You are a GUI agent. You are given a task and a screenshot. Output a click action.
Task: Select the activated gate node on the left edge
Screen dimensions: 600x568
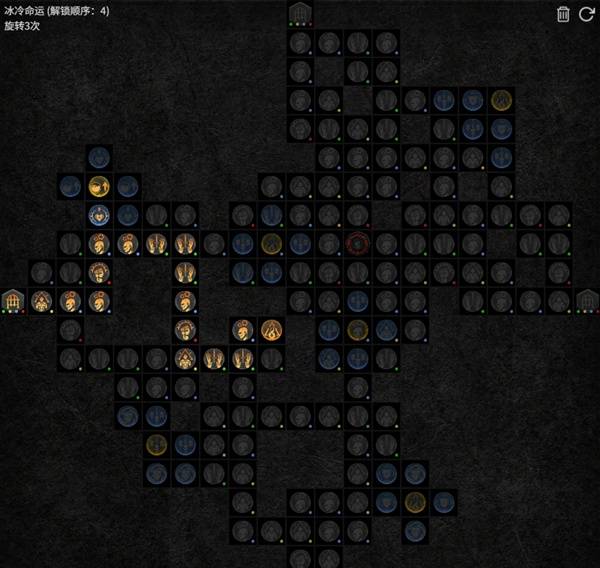[x=12, y=300]
